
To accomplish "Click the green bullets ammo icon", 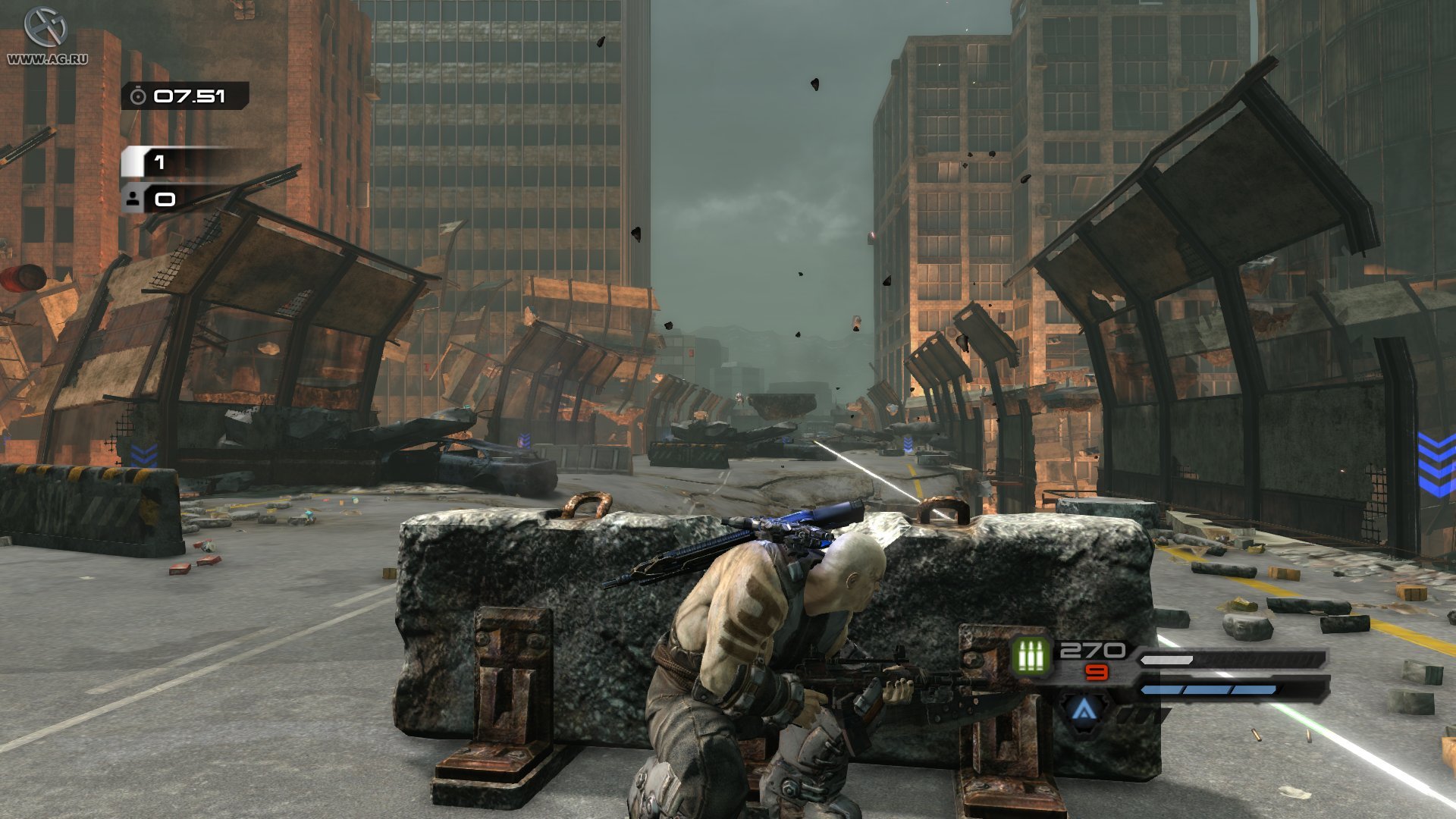I will pos(1031,655).
